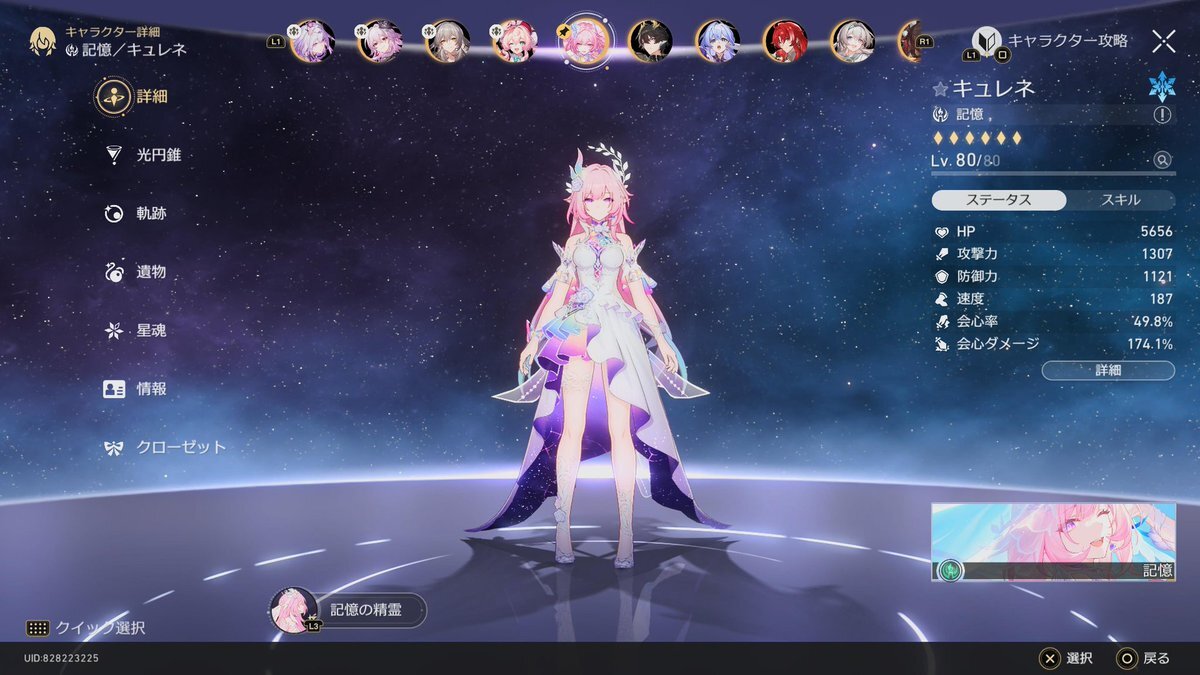Select the ステータス tab
1200x675 pixels.
[x=999, y=200]
